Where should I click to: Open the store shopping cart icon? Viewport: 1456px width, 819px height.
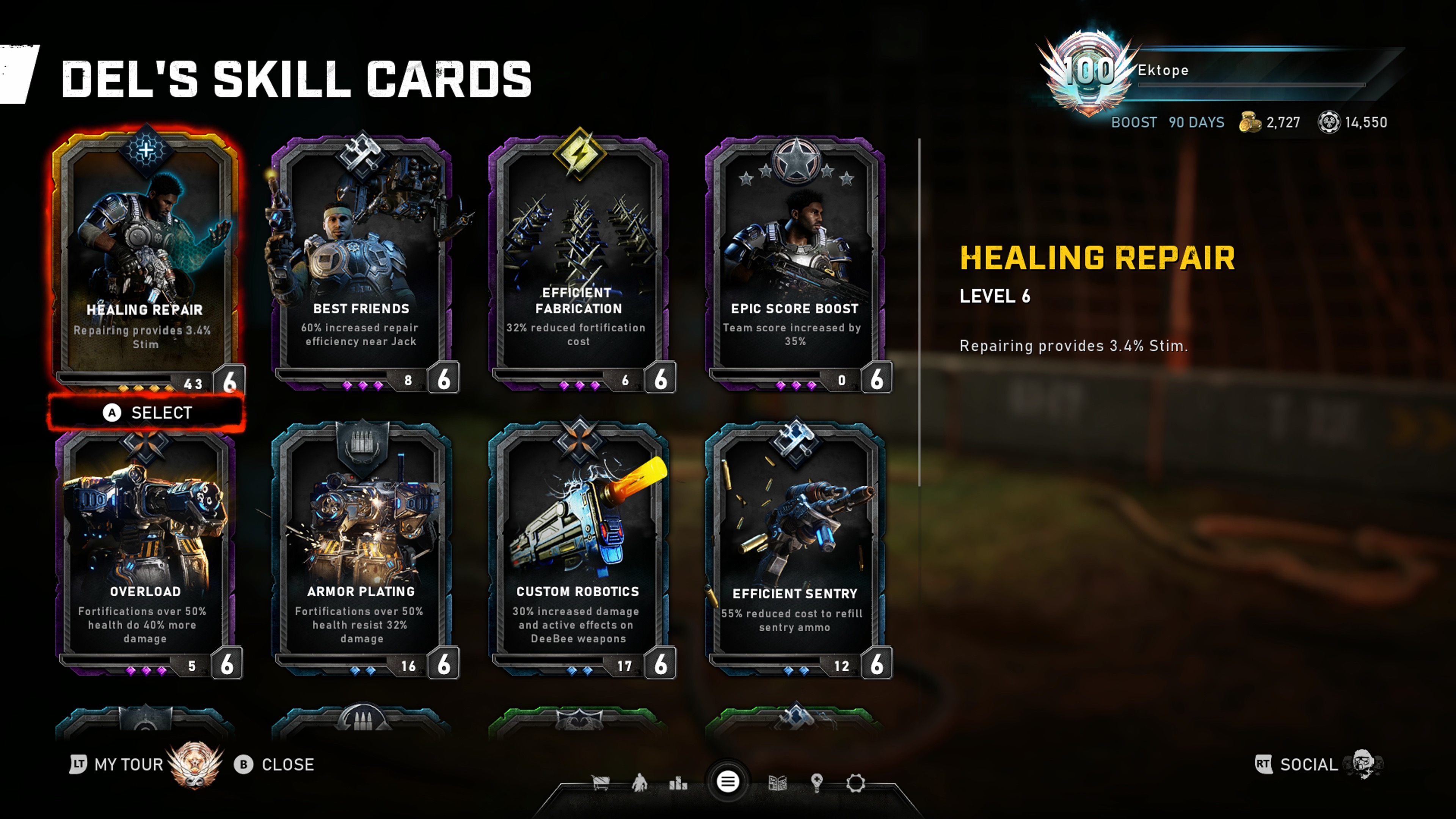tap(600, 783)
